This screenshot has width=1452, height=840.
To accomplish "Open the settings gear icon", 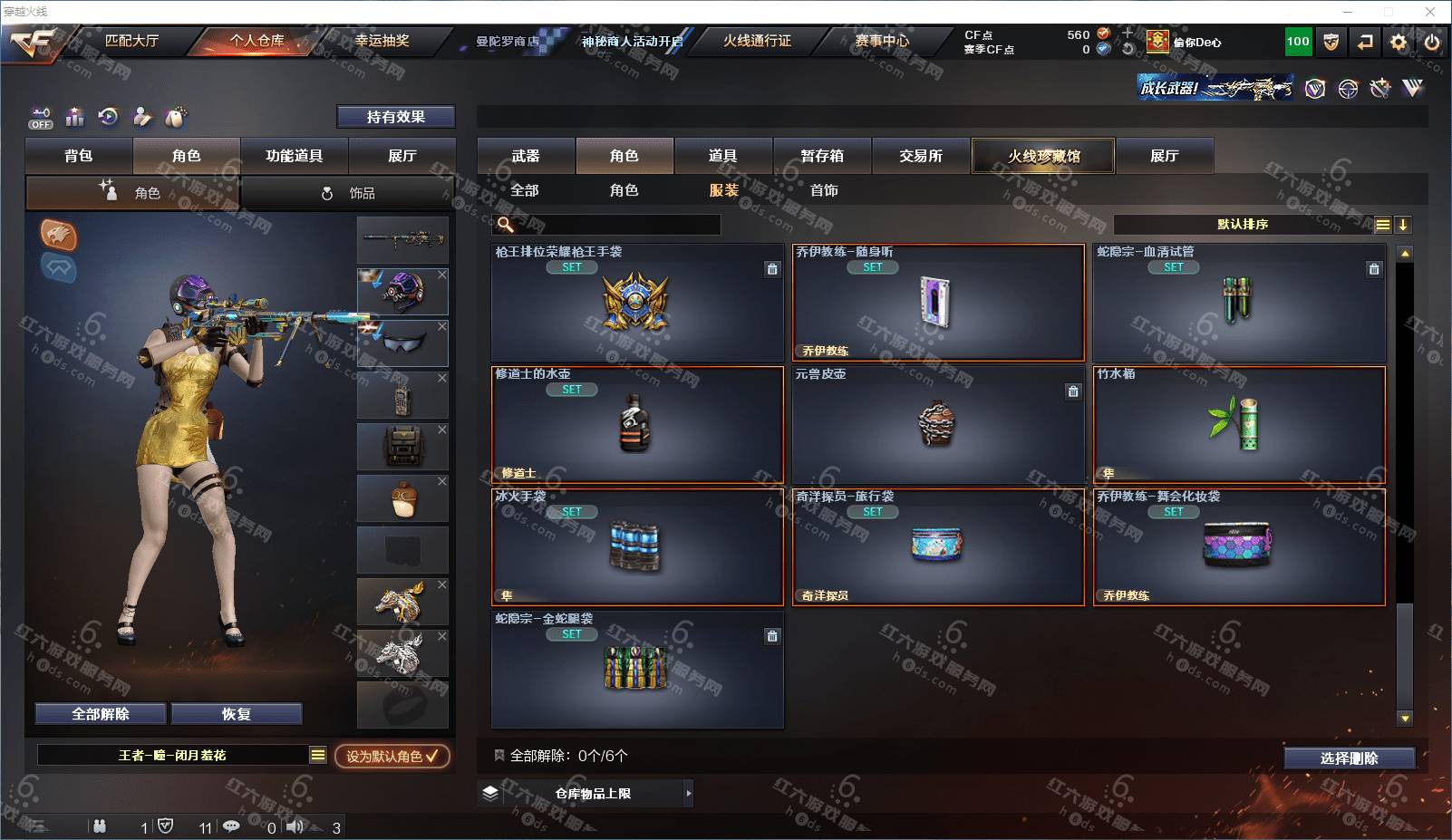I will 1399,42.
